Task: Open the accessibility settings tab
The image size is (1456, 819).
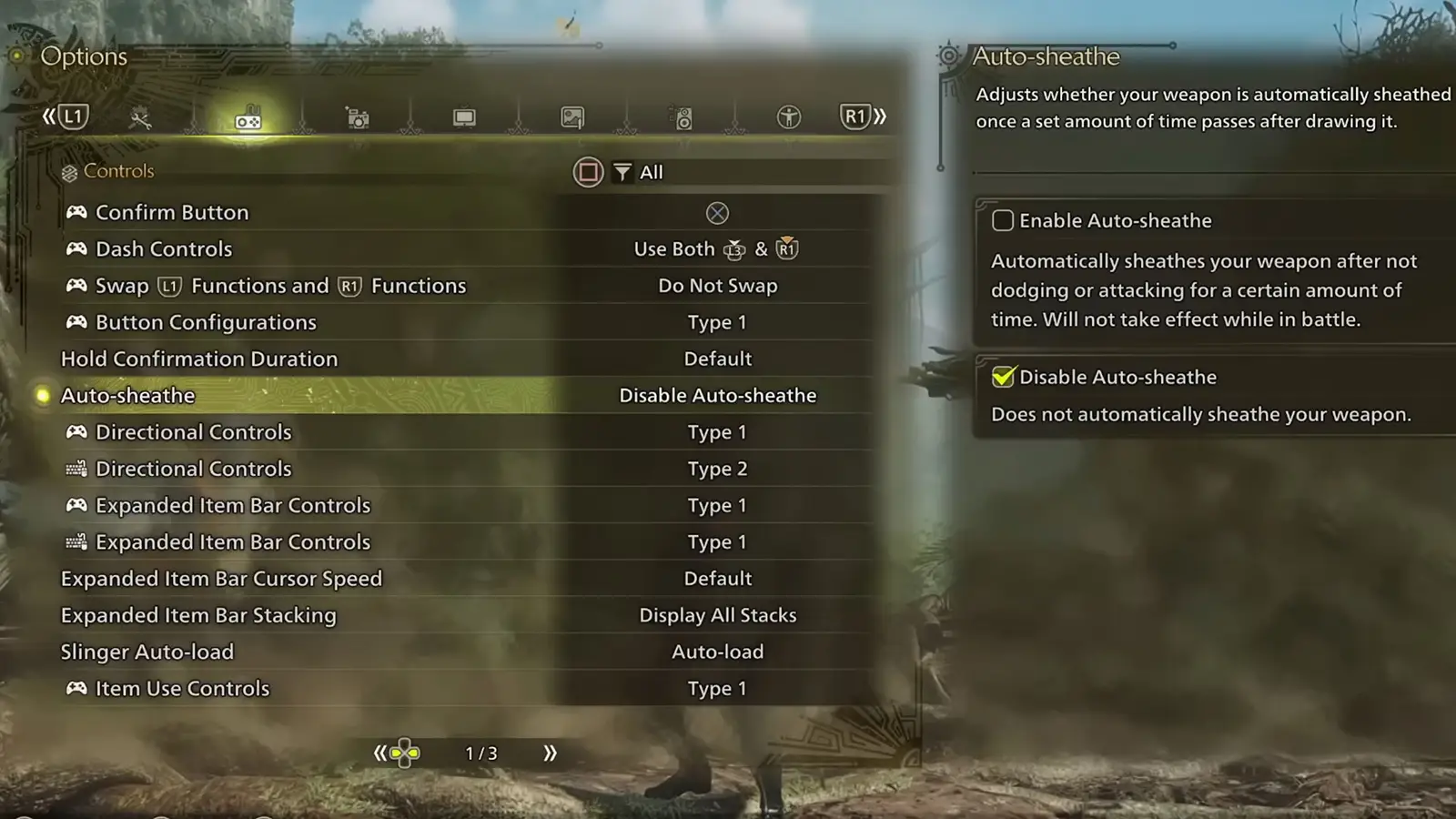Action: point(788,116)
